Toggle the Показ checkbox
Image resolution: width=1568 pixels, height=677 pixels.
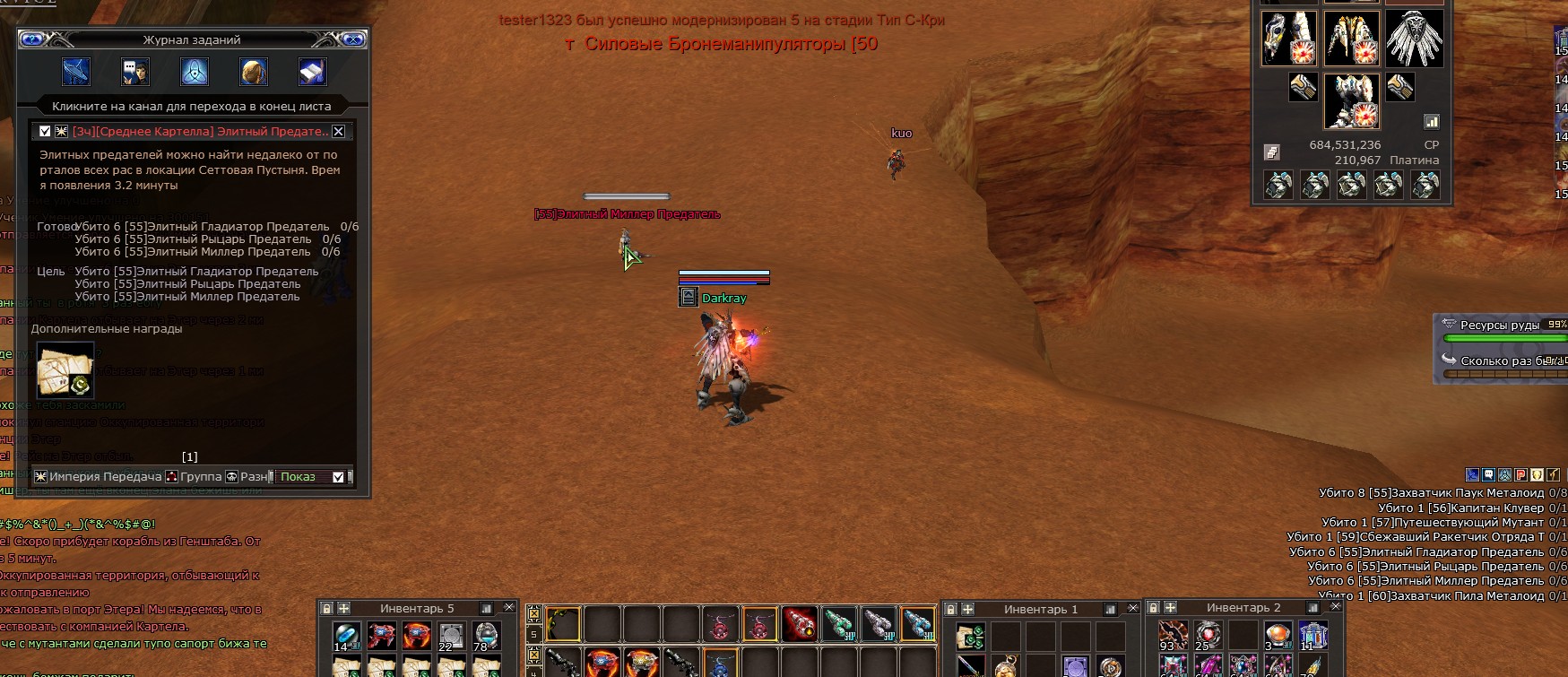point(338,477)
